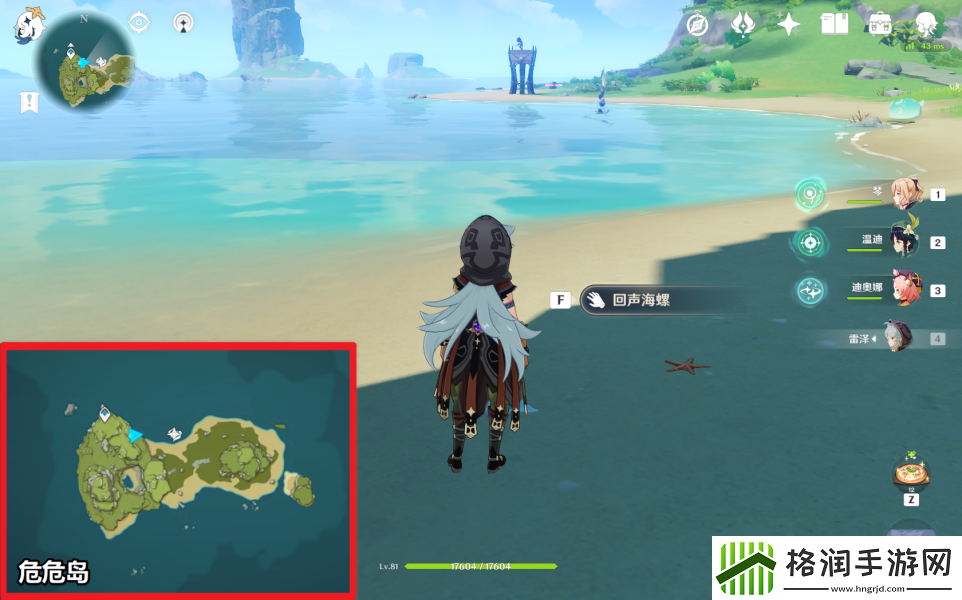Open the wish star icon

tap(789, 24)
